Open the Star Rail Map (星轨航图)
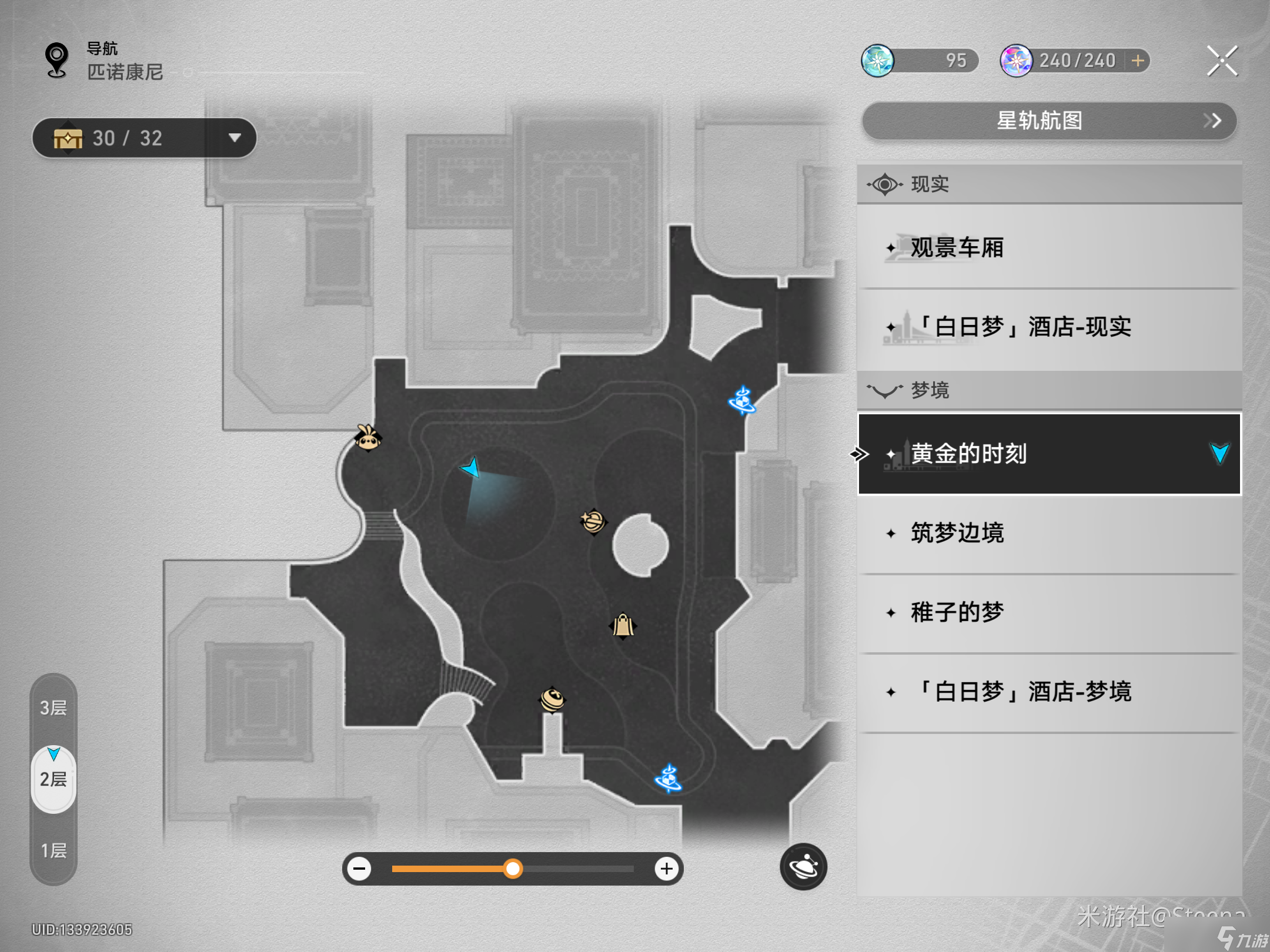This screenshot has height=952, width=1270. click(x=1049, y=121)
